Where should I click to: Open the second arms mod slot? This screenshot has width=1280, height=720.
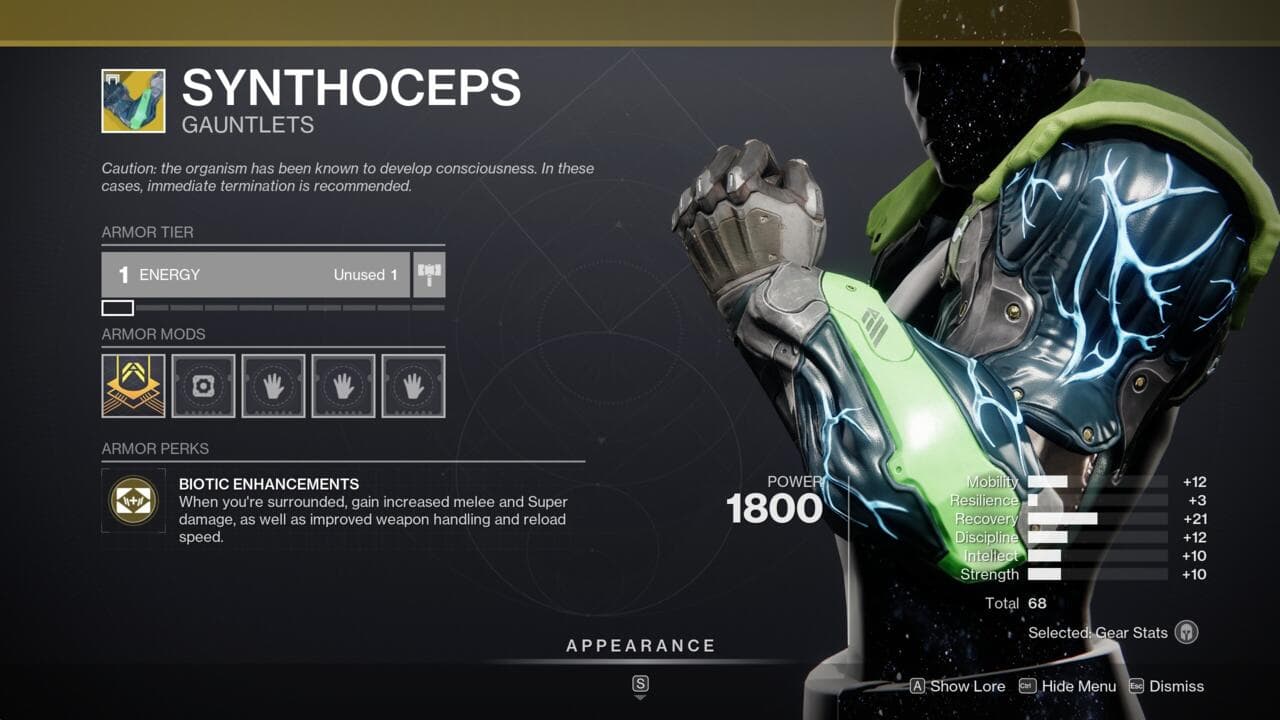[x=343, y=386]
